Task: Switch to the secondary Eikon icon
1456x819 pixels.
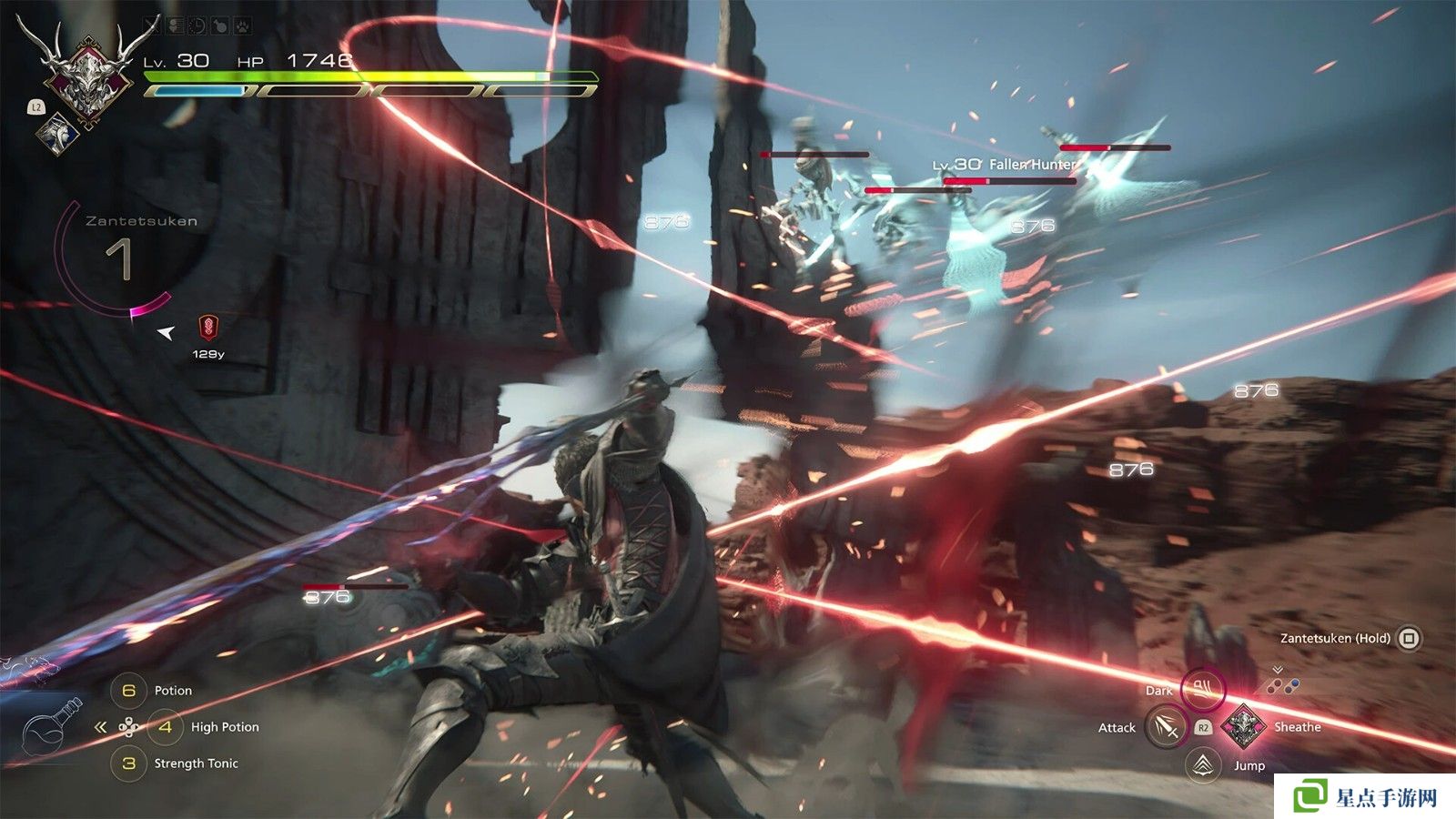Action: click(57, 133)
